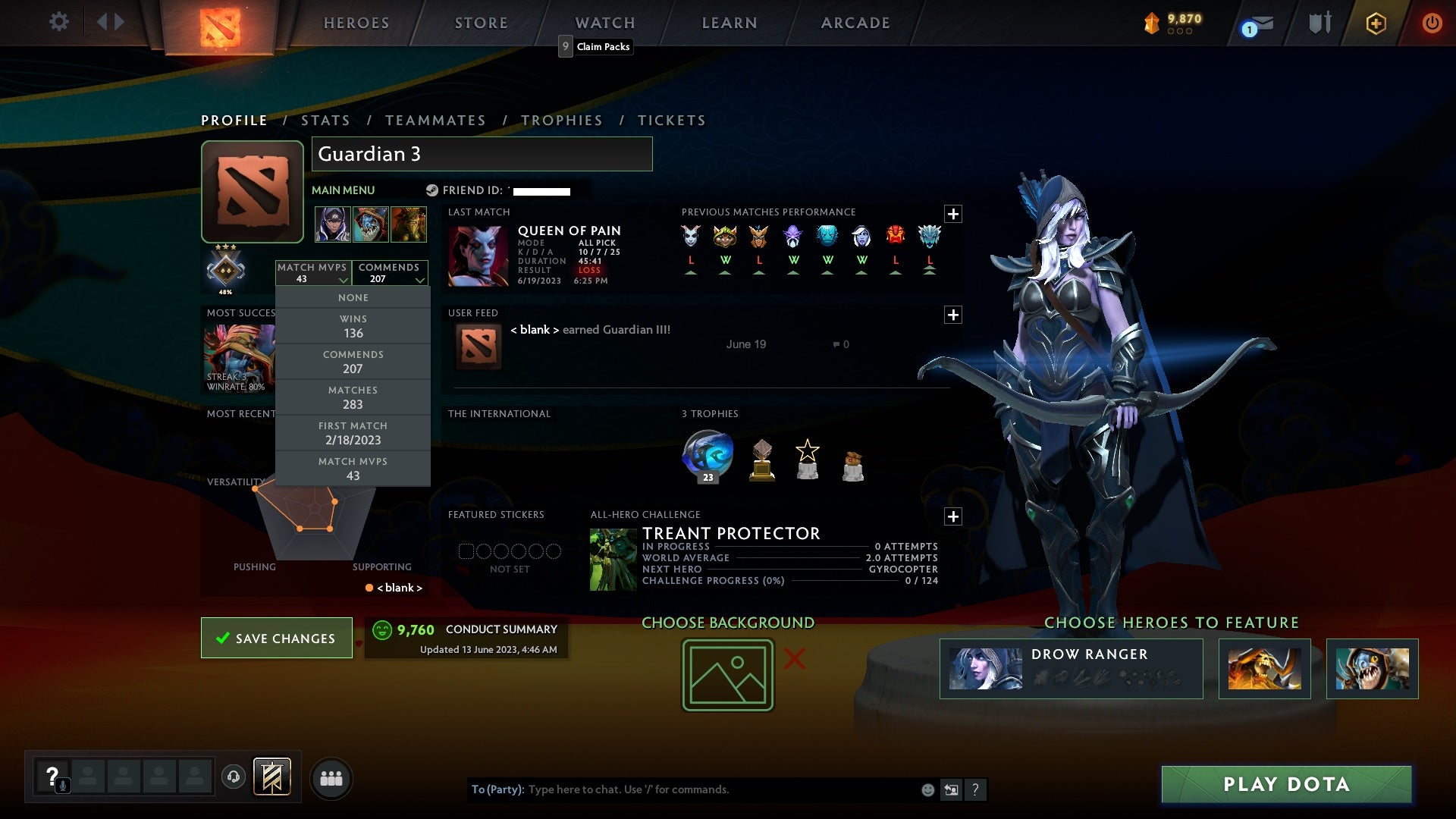This screenshot has width=1456, height=819.
Task: Open the Watch menu
Action: pyautogui.click(x=604, y=23)
